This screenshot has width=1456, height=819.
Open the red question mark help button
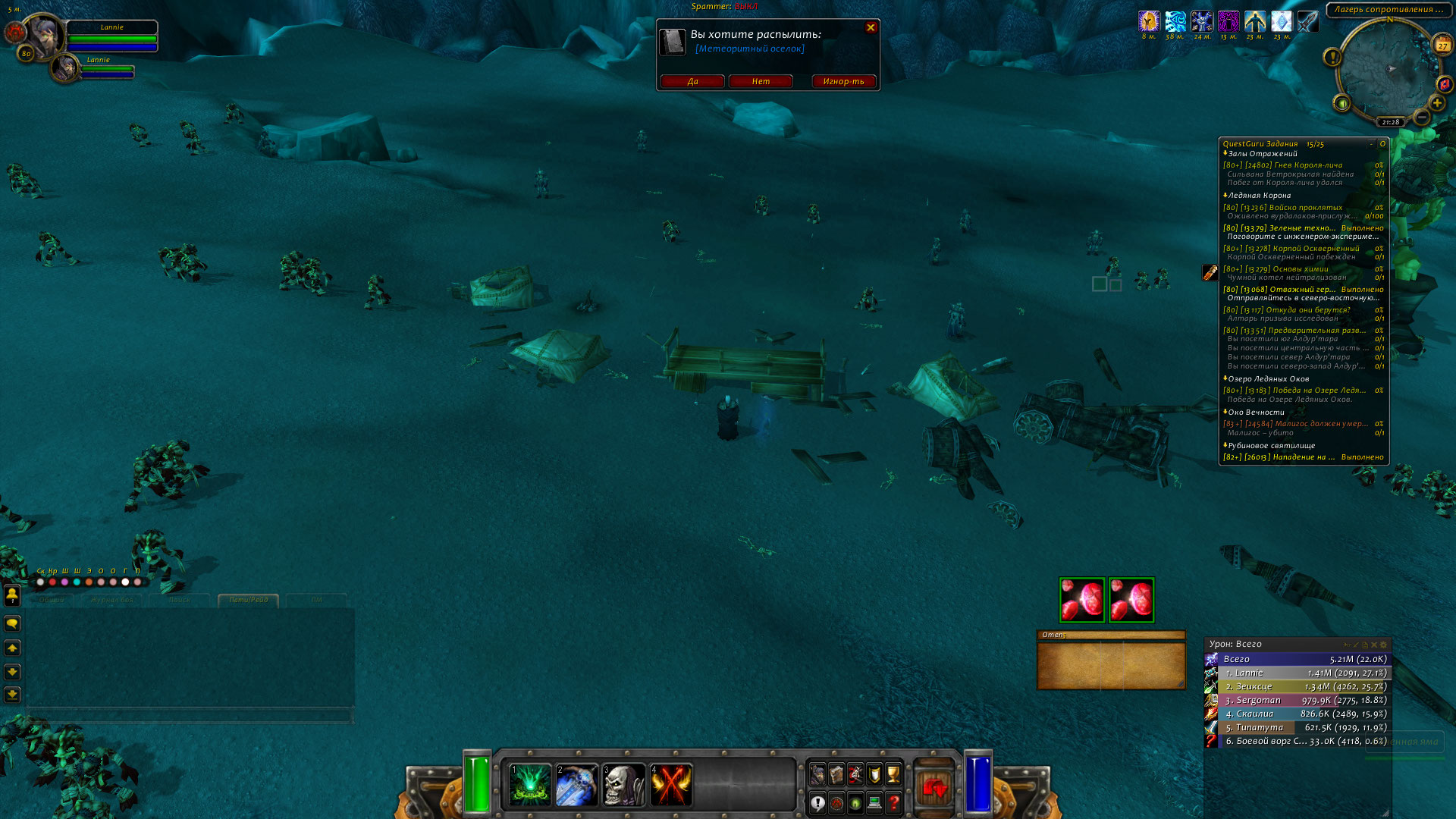(894, 802)
